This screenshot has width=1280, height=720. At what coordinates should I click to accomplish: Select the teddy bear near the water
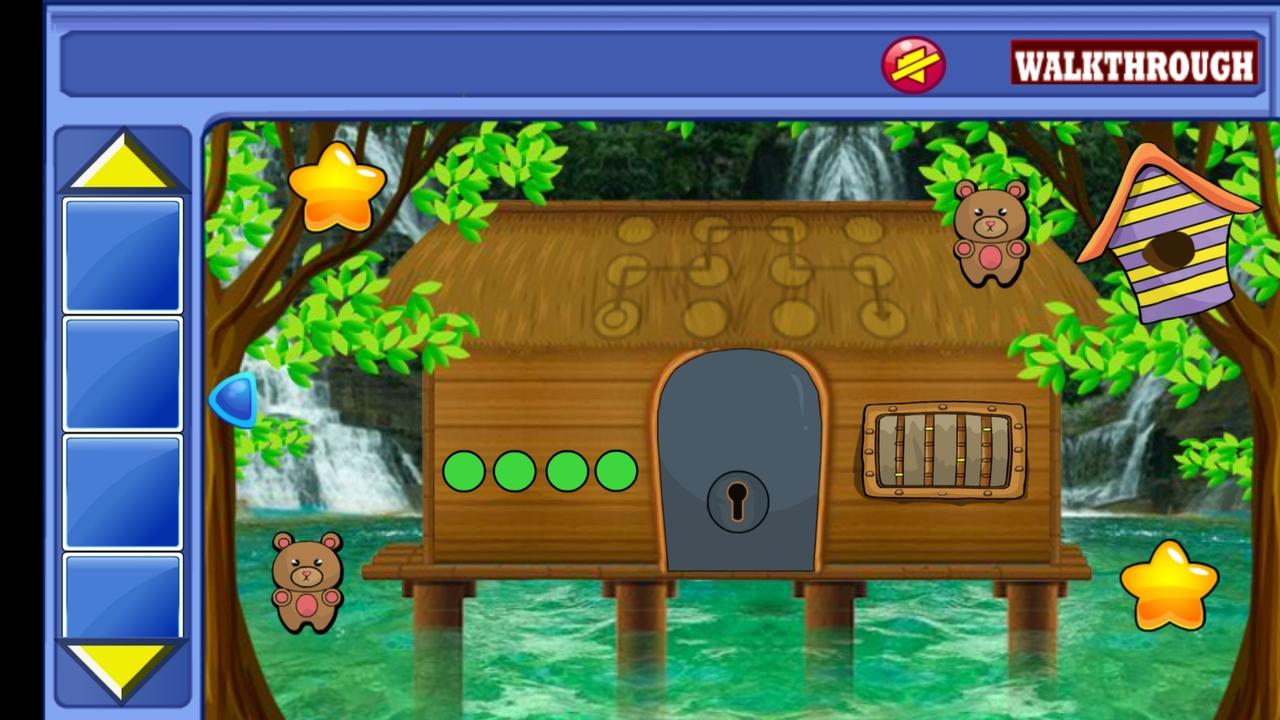(x=307, y=580)
